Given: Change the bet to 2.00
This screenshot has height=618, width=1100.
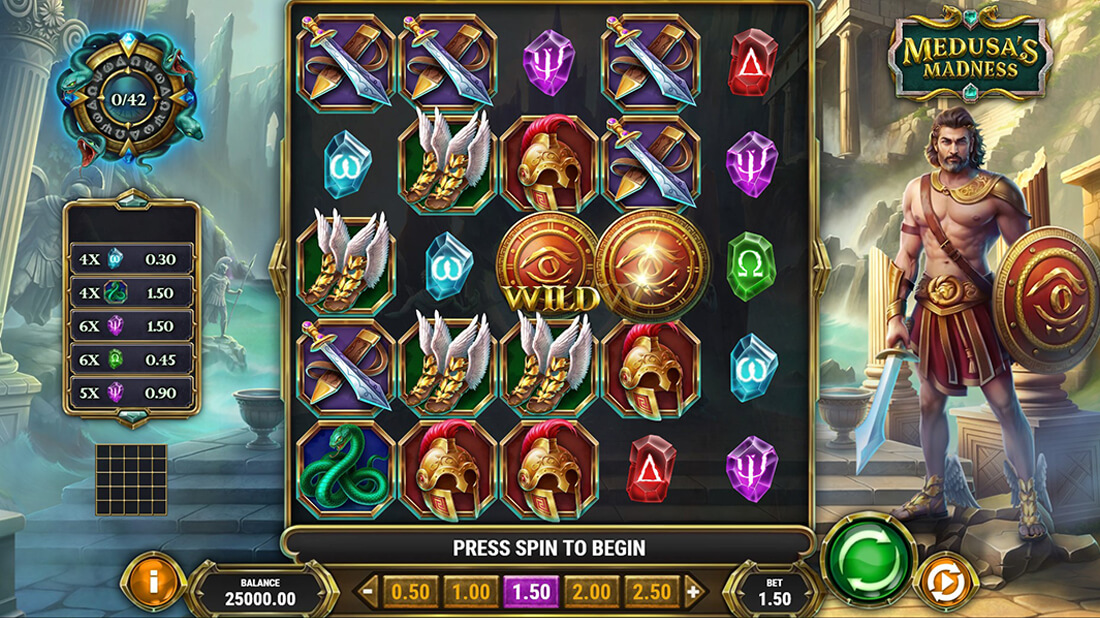Looking at the screenshot, I should point(591,592).
